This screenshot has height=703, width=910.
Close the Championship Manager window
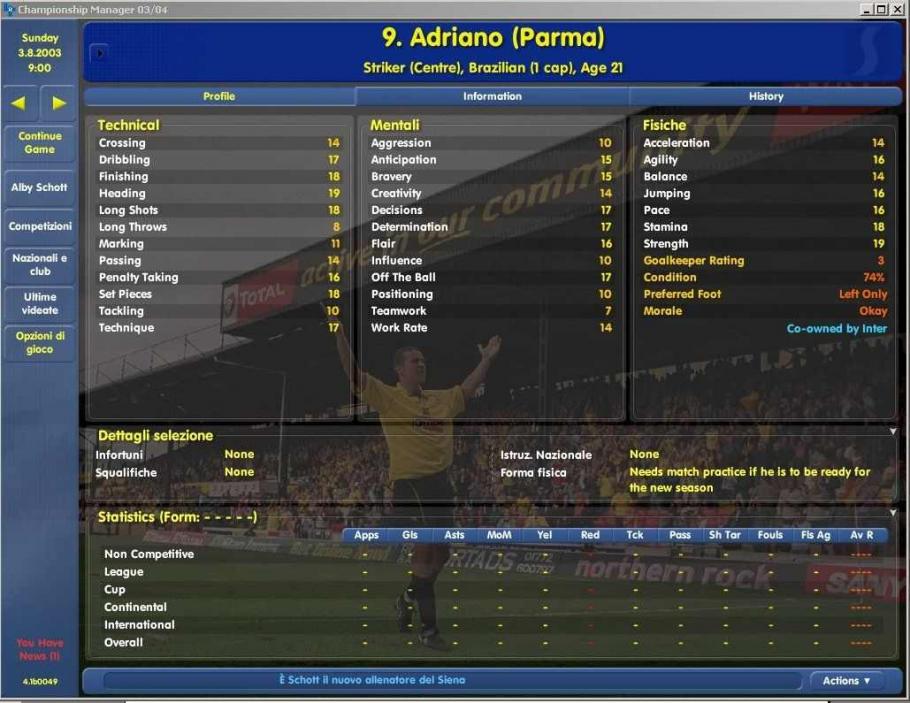tap(898, 9)
